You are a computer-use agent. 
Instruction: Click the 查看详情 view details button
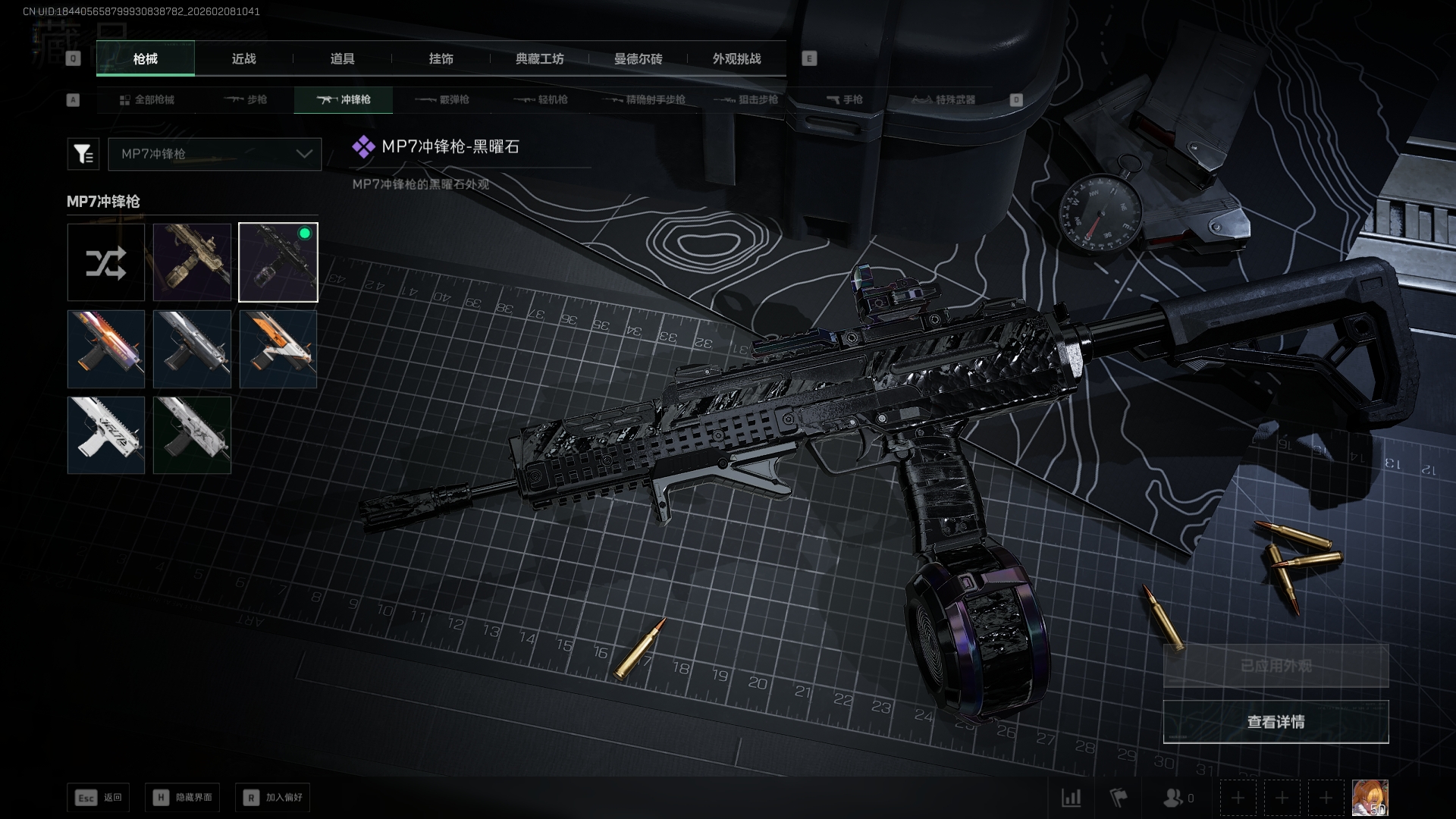(1276, 722)
